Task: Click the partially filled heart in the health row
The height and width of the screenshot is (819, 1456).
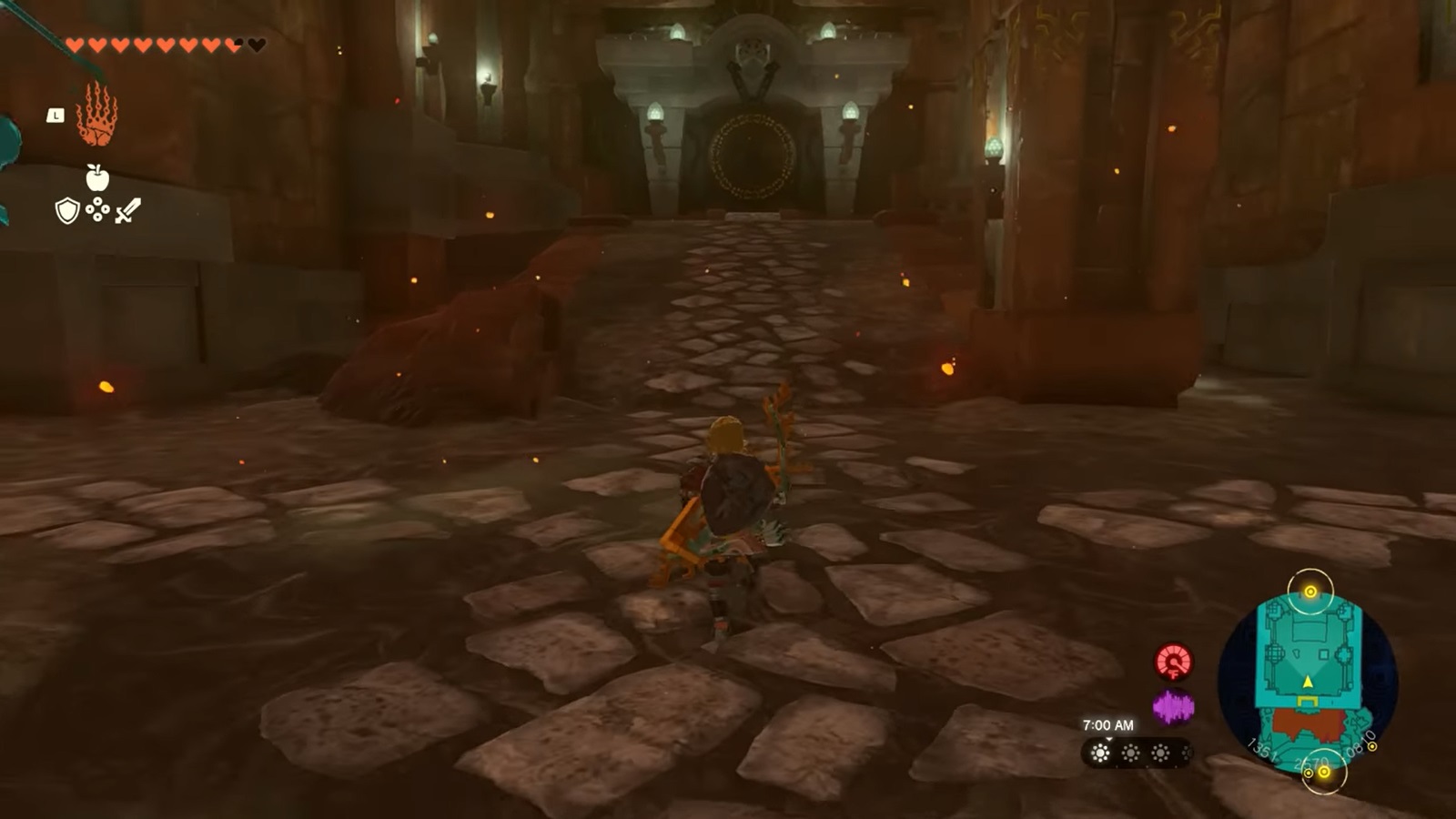Action: pos(232,43)
